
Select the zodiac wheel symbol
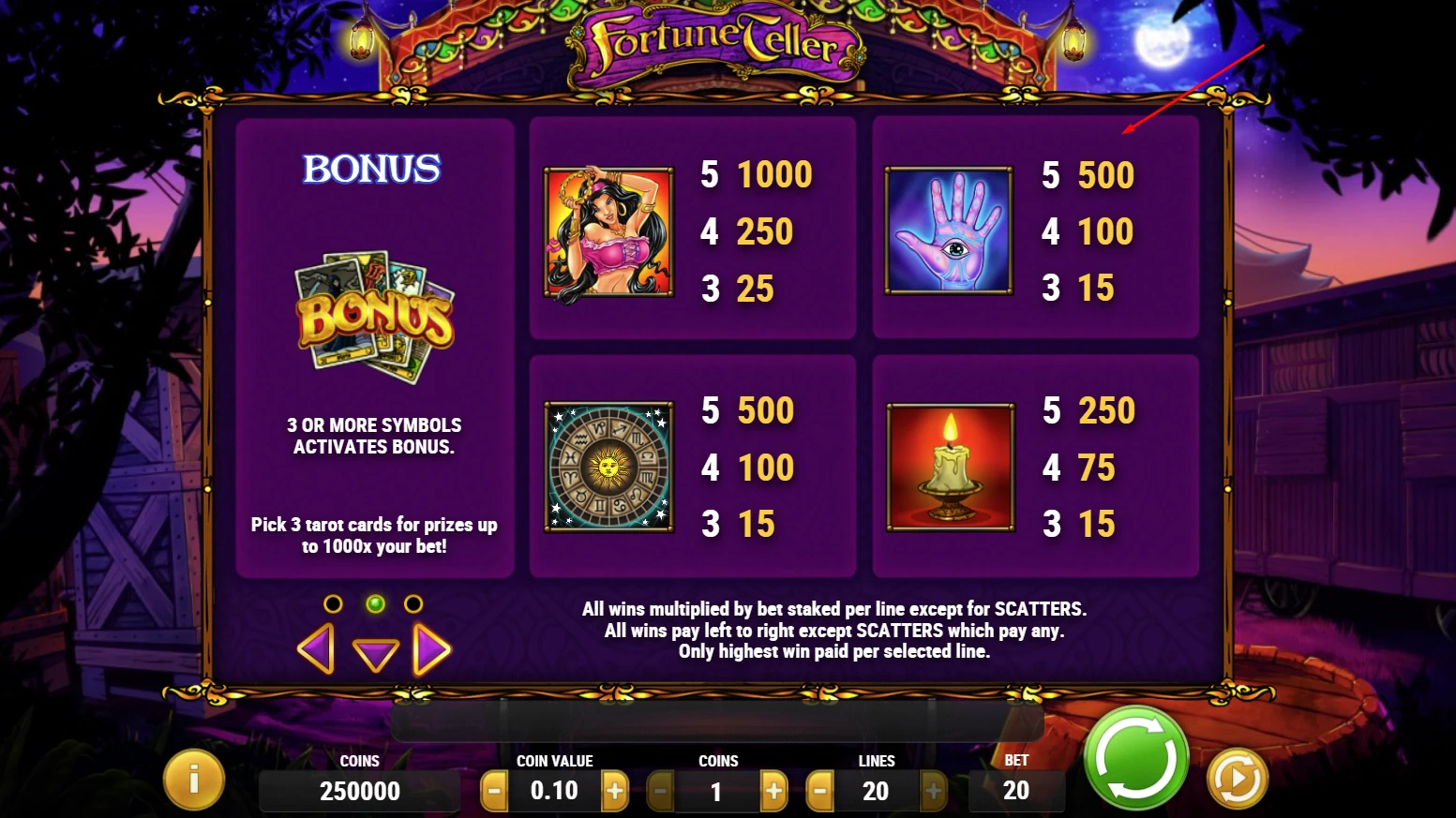click(608, 467)
